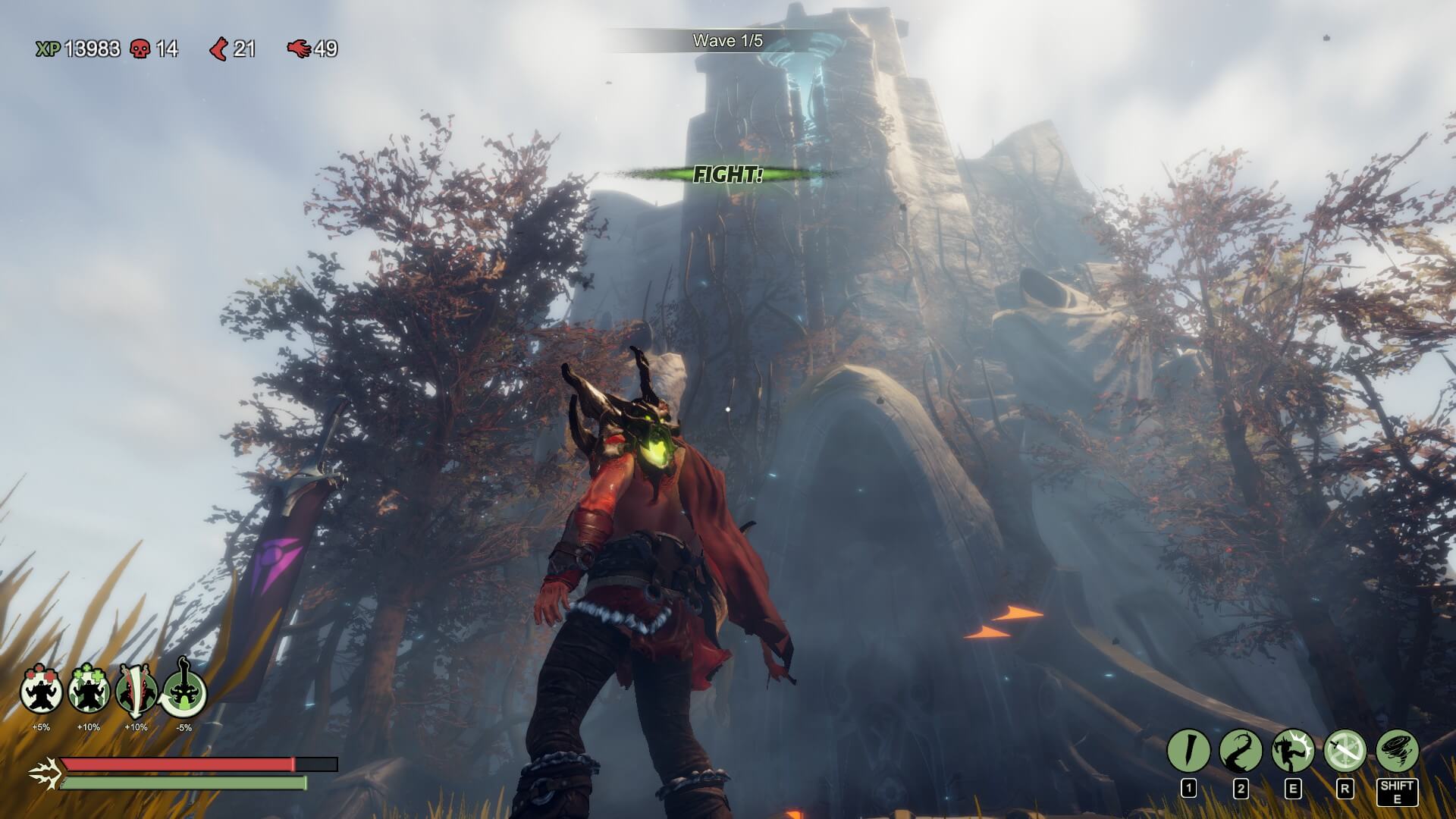Cast the tornado whirlwind ability

1397,752
